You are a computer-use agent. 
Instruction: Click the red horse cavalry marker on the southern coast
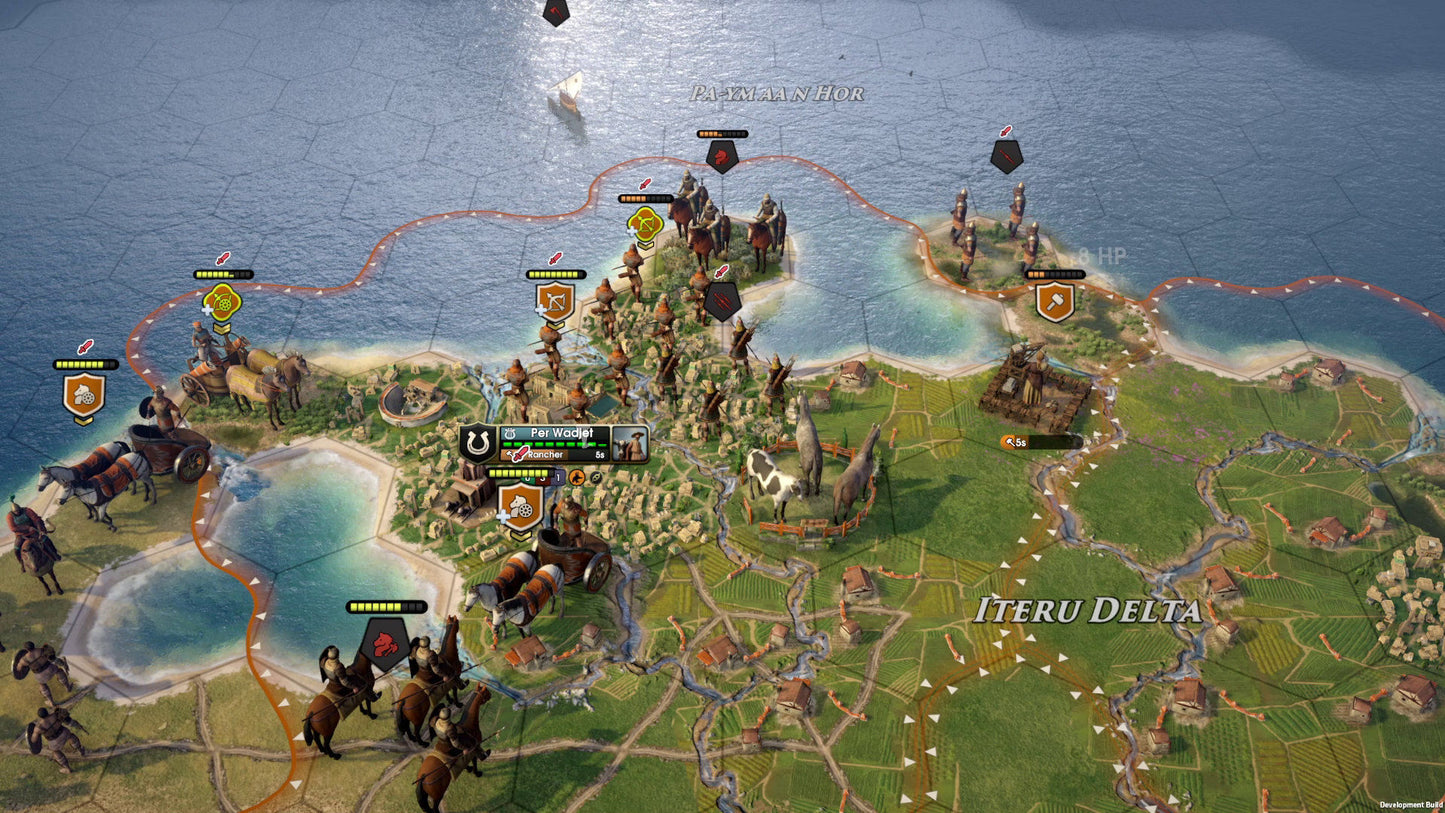pos(383,643)
